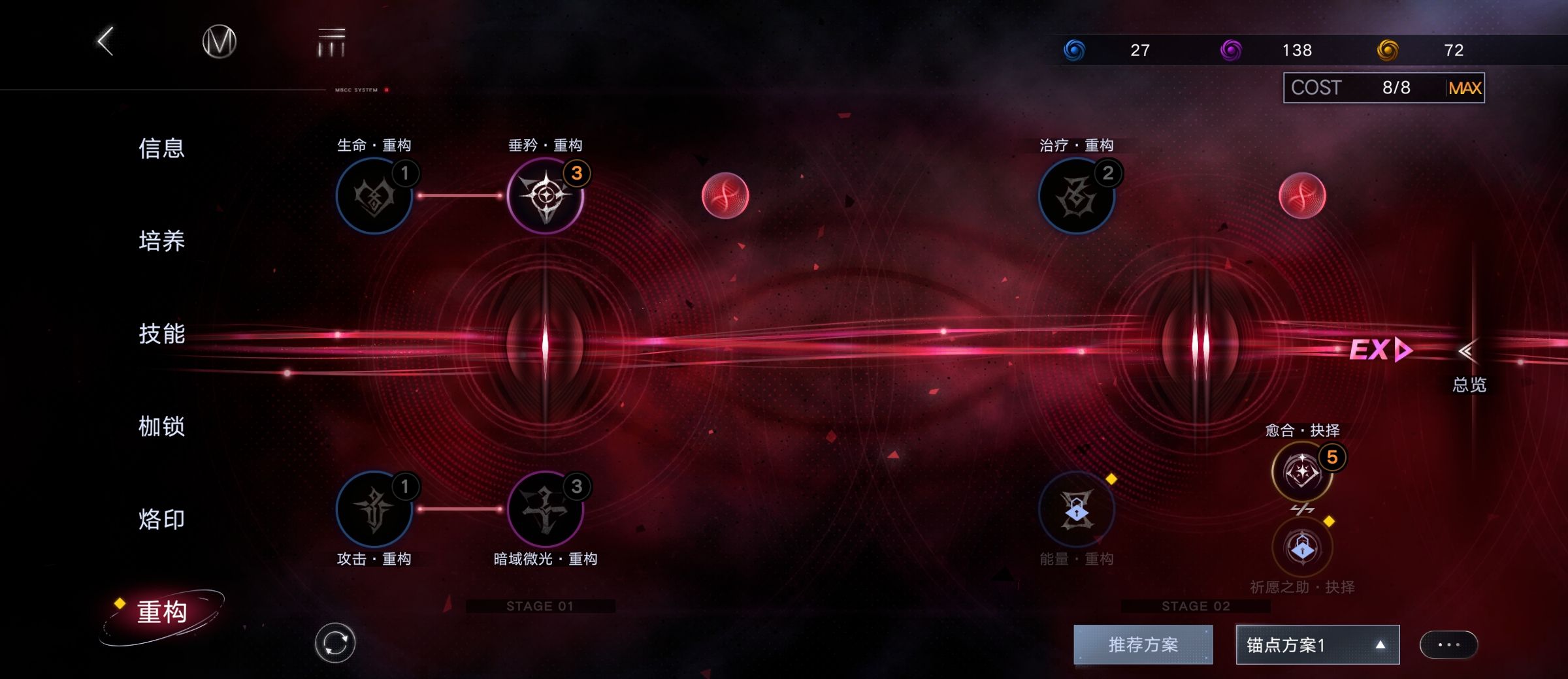
Task: Switch to the 培养 tab
Action: tap(161, 241)
